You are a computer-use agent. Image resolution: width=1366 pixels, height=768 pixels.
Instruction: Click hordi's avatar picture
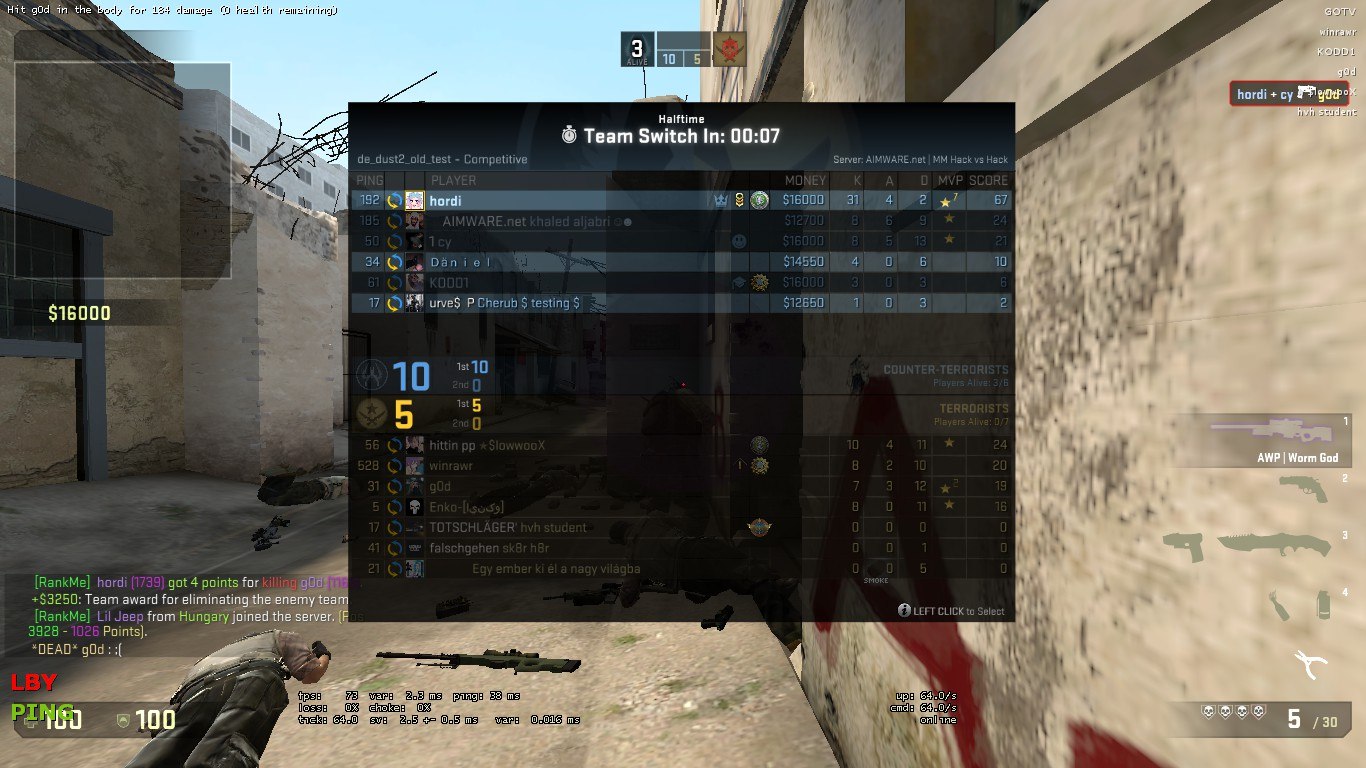414,200
